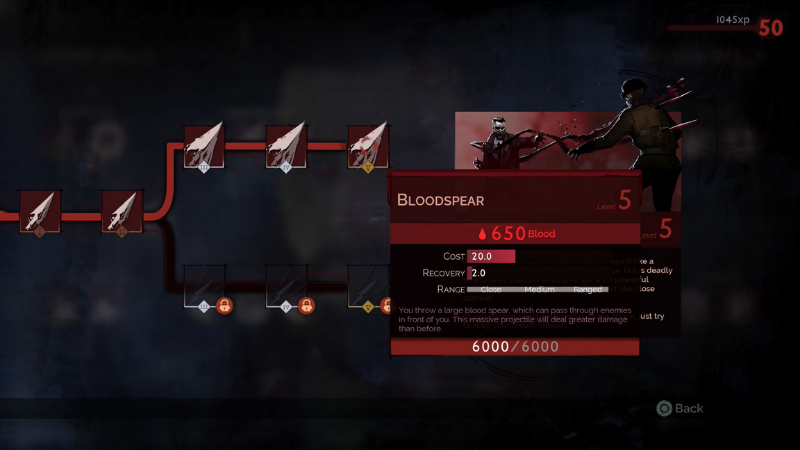Select the Bloodspear level I skill node
This screenshot has width=800, height=450.
(x=40, y=210)
